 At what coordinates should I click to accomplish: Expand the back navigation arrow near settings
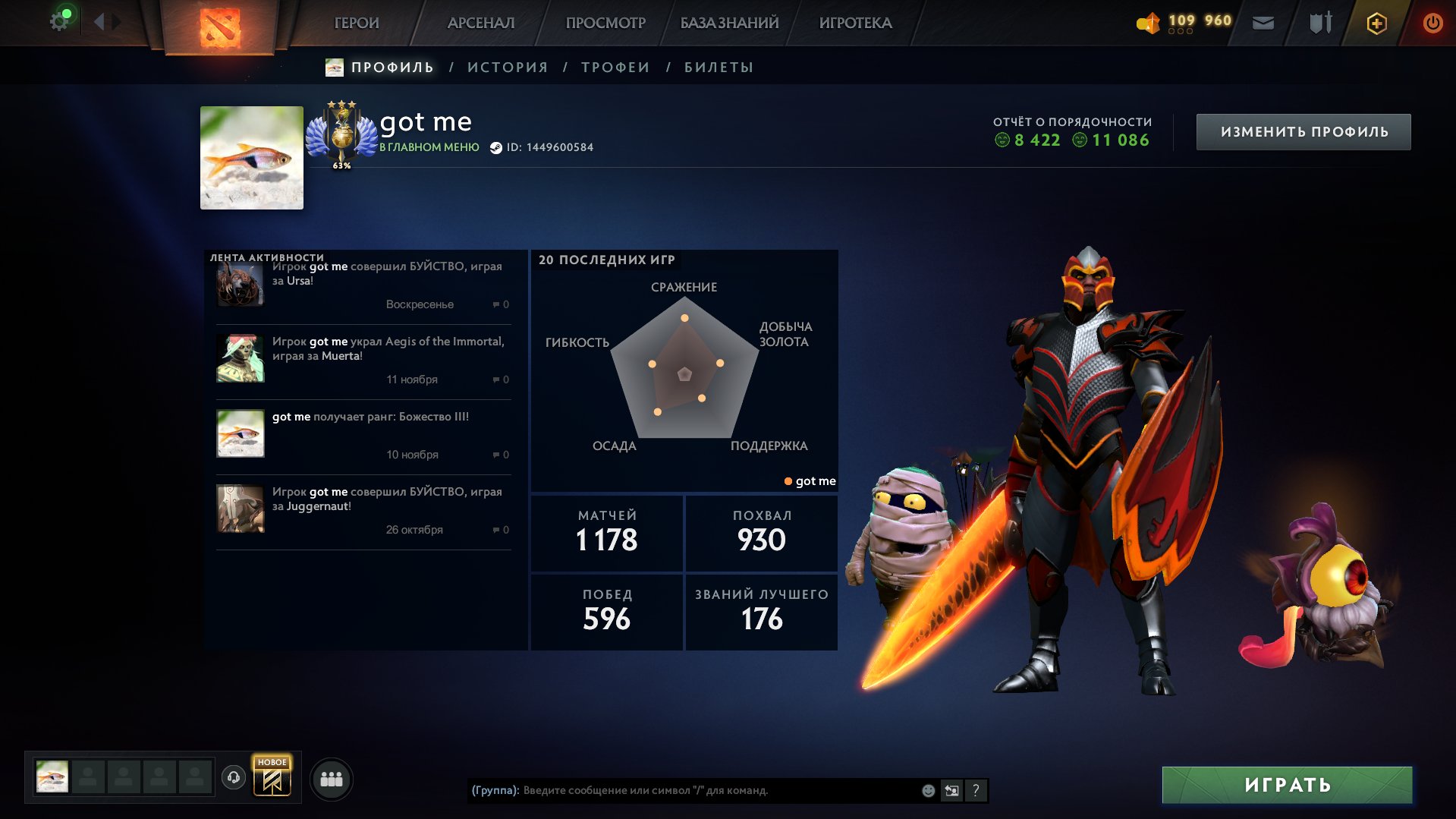point(99,22)
